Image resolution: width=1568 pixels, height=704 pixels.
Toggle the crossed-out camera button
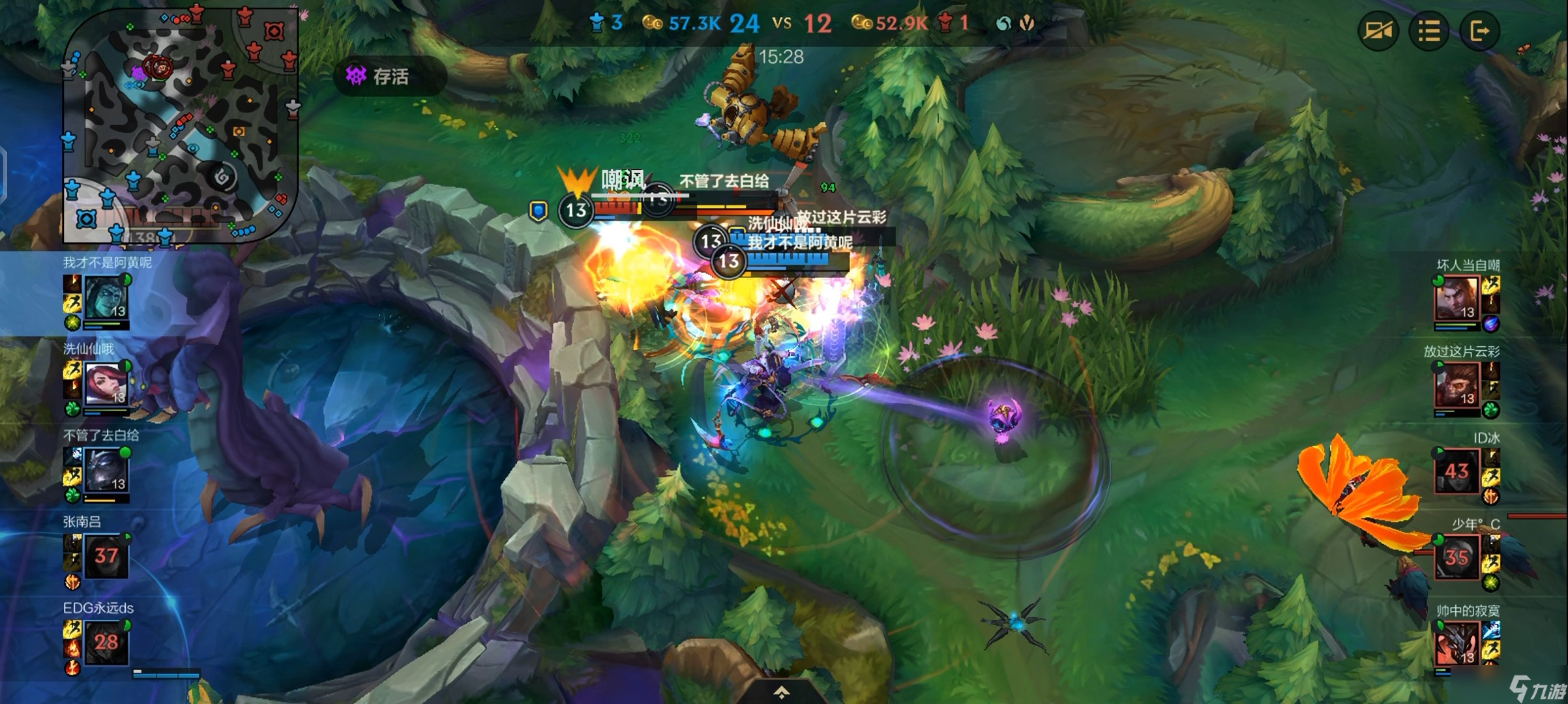[x=1378, y=31]
